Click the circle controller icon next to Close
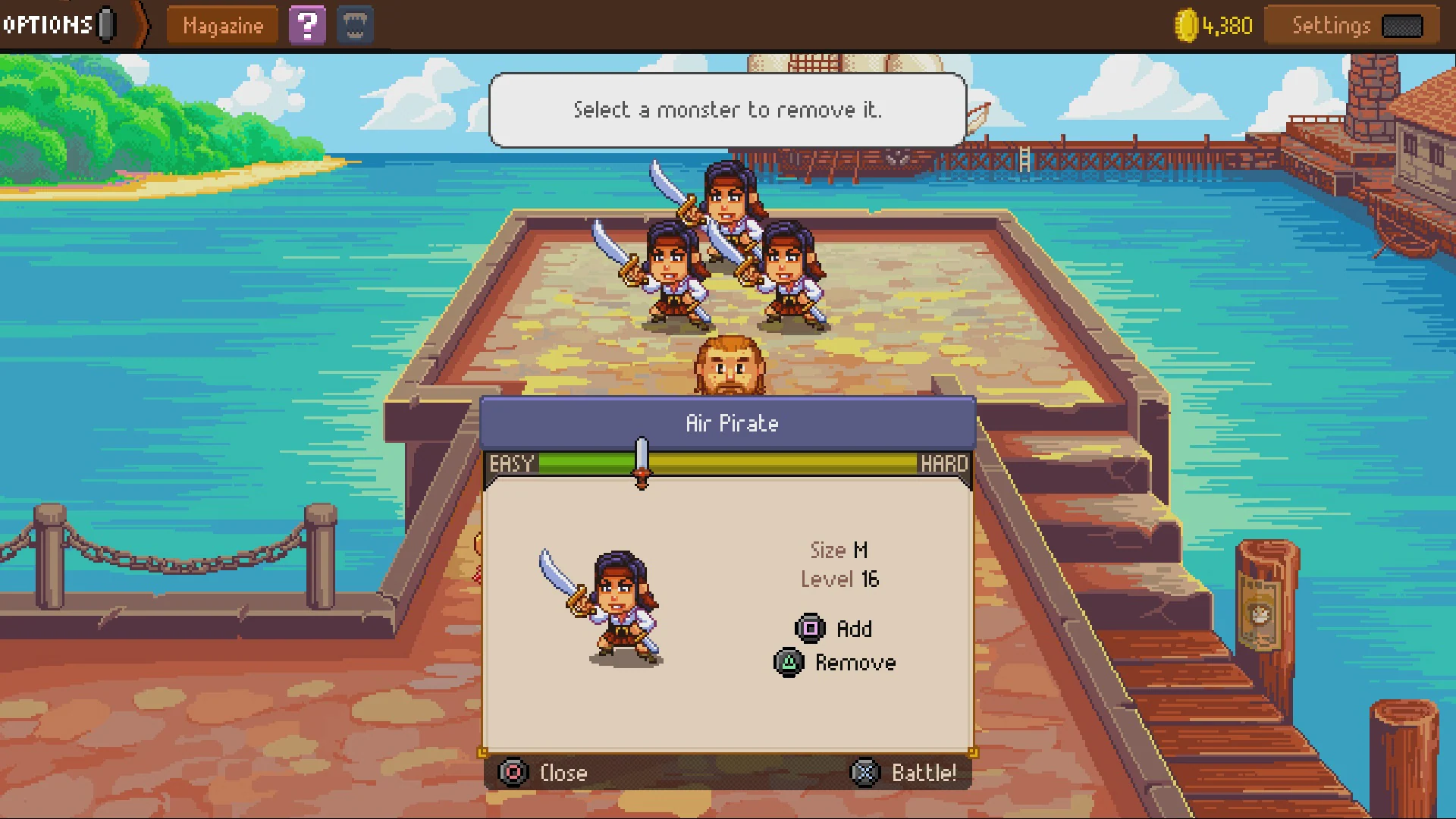 (x=513, y=773)
